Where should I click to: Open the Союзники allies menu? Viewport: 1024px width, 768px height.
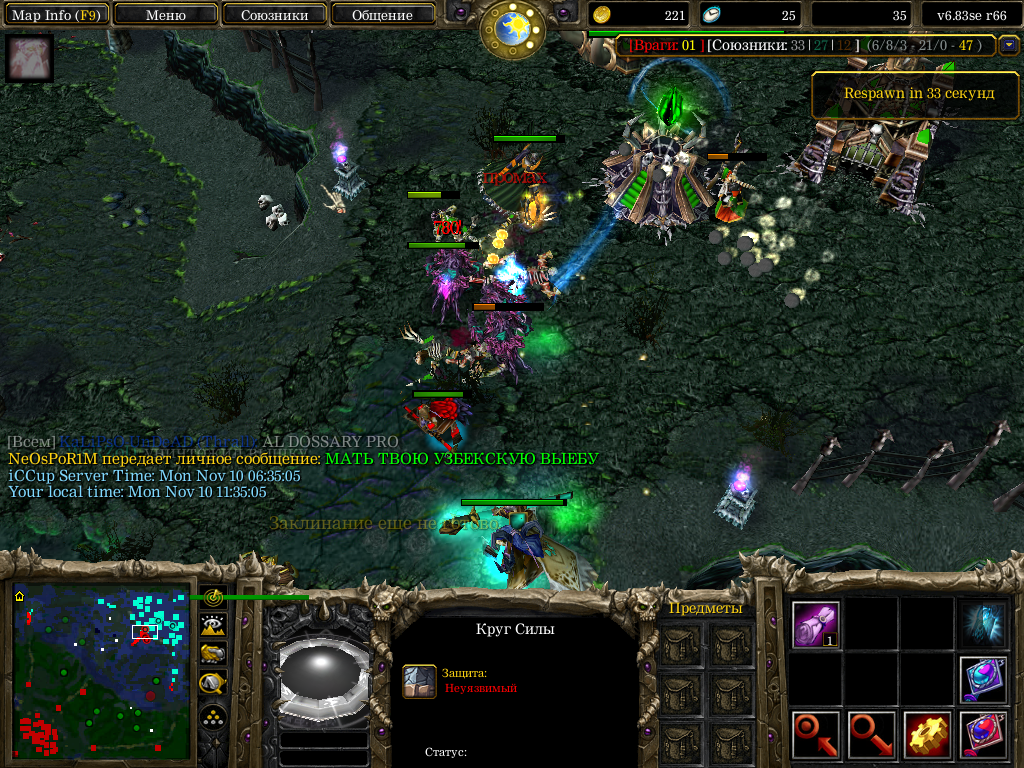pos(273,15)
